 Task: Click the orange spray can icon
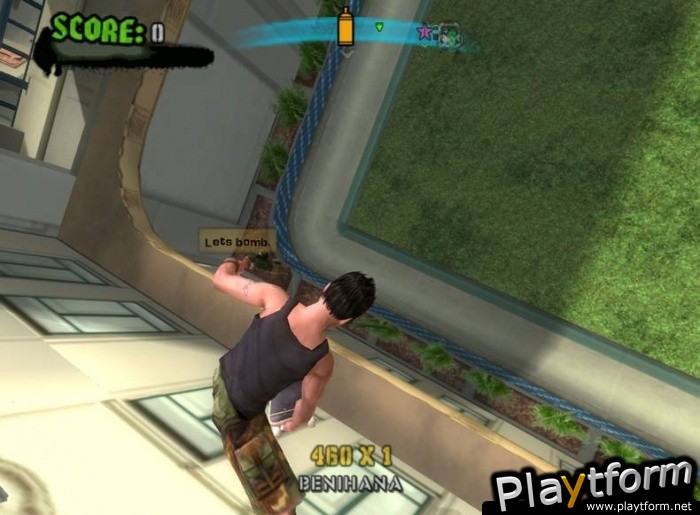[x=346, y=27]
